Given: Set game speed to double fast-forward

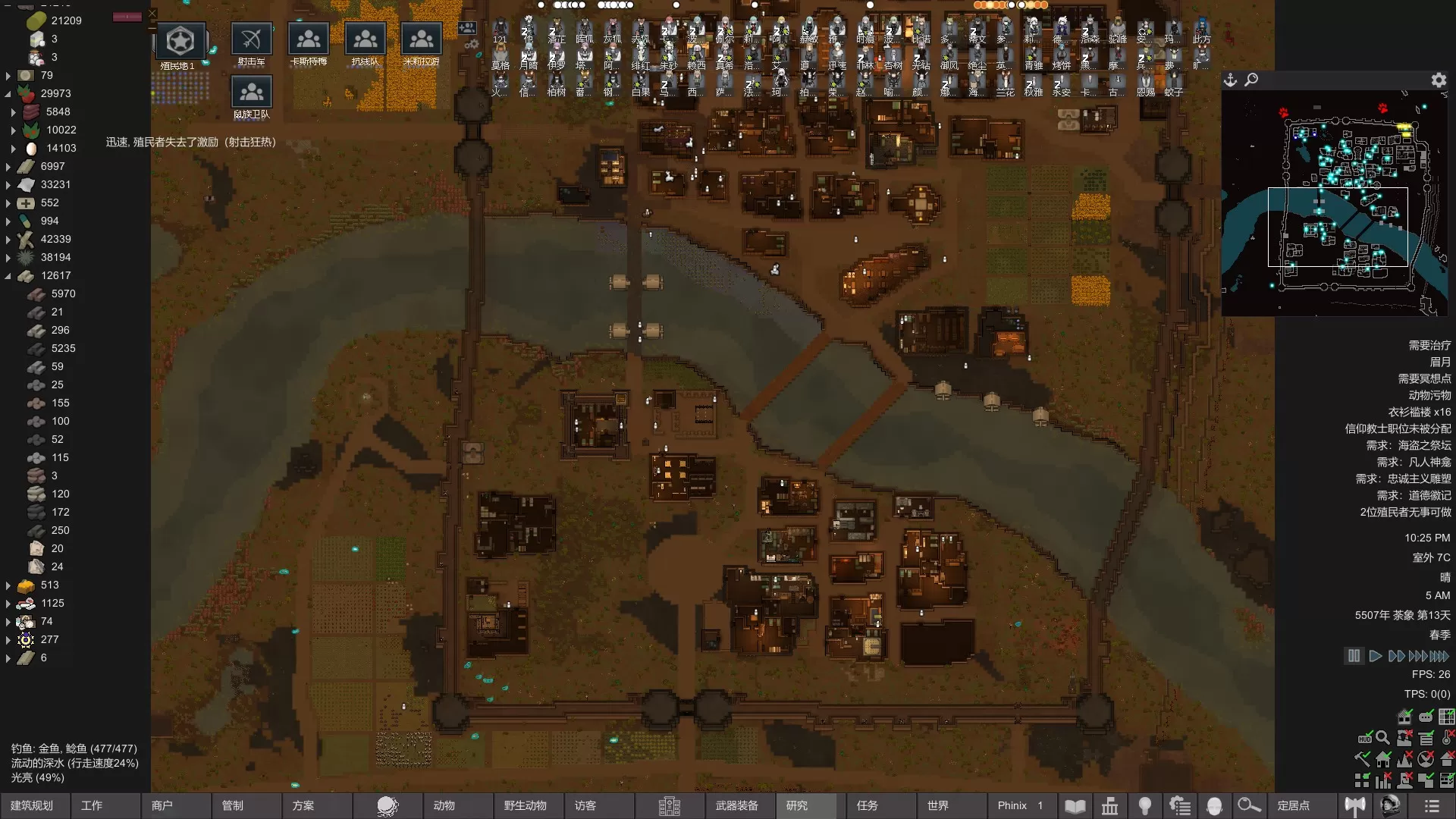Looking at the screenshot, I should coord(1396,656).
